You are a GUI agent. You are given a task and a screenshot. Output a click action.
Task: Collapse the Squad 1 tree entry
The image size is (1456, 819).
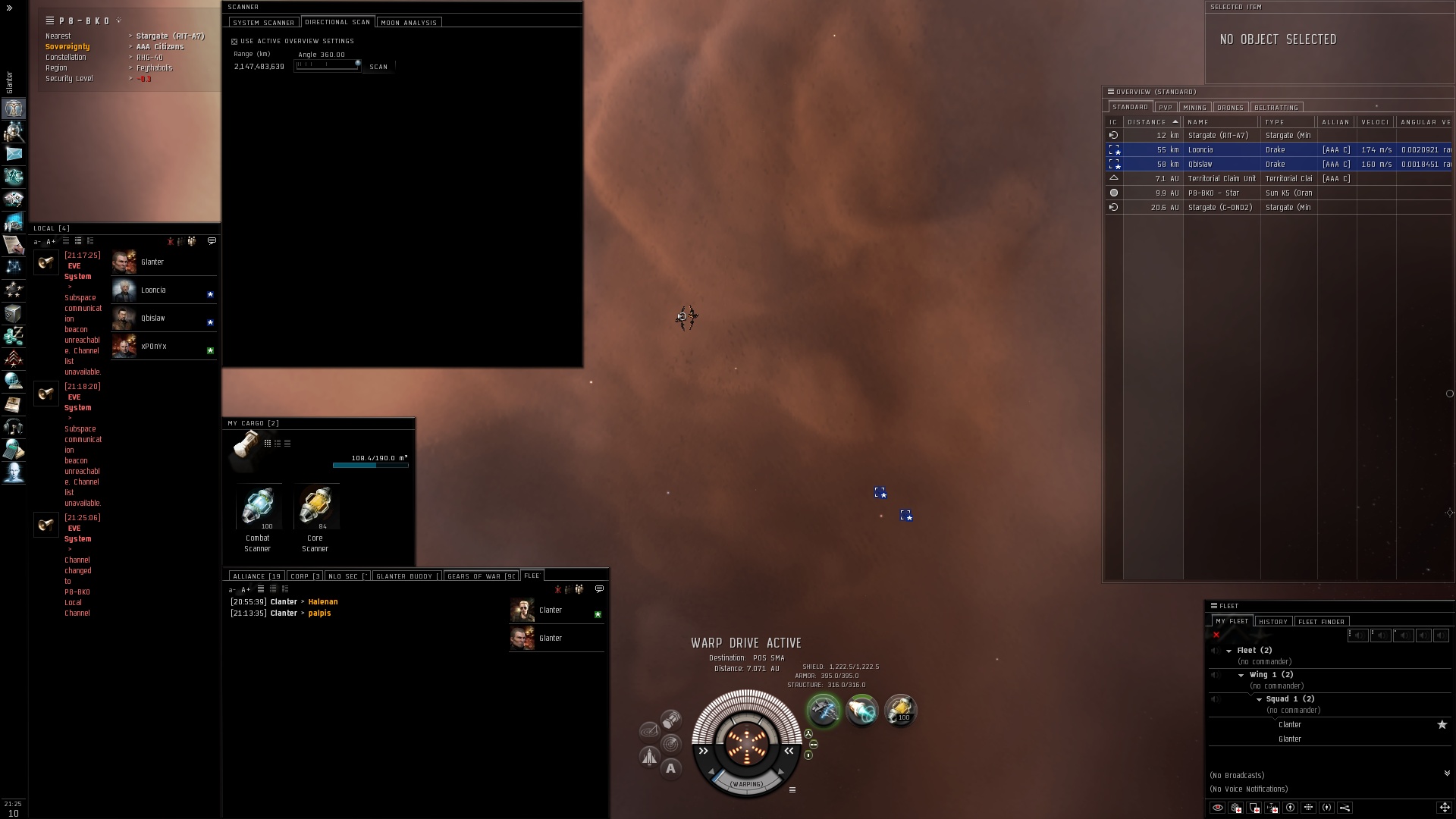pyautogui.click(x=1259, y=699)
